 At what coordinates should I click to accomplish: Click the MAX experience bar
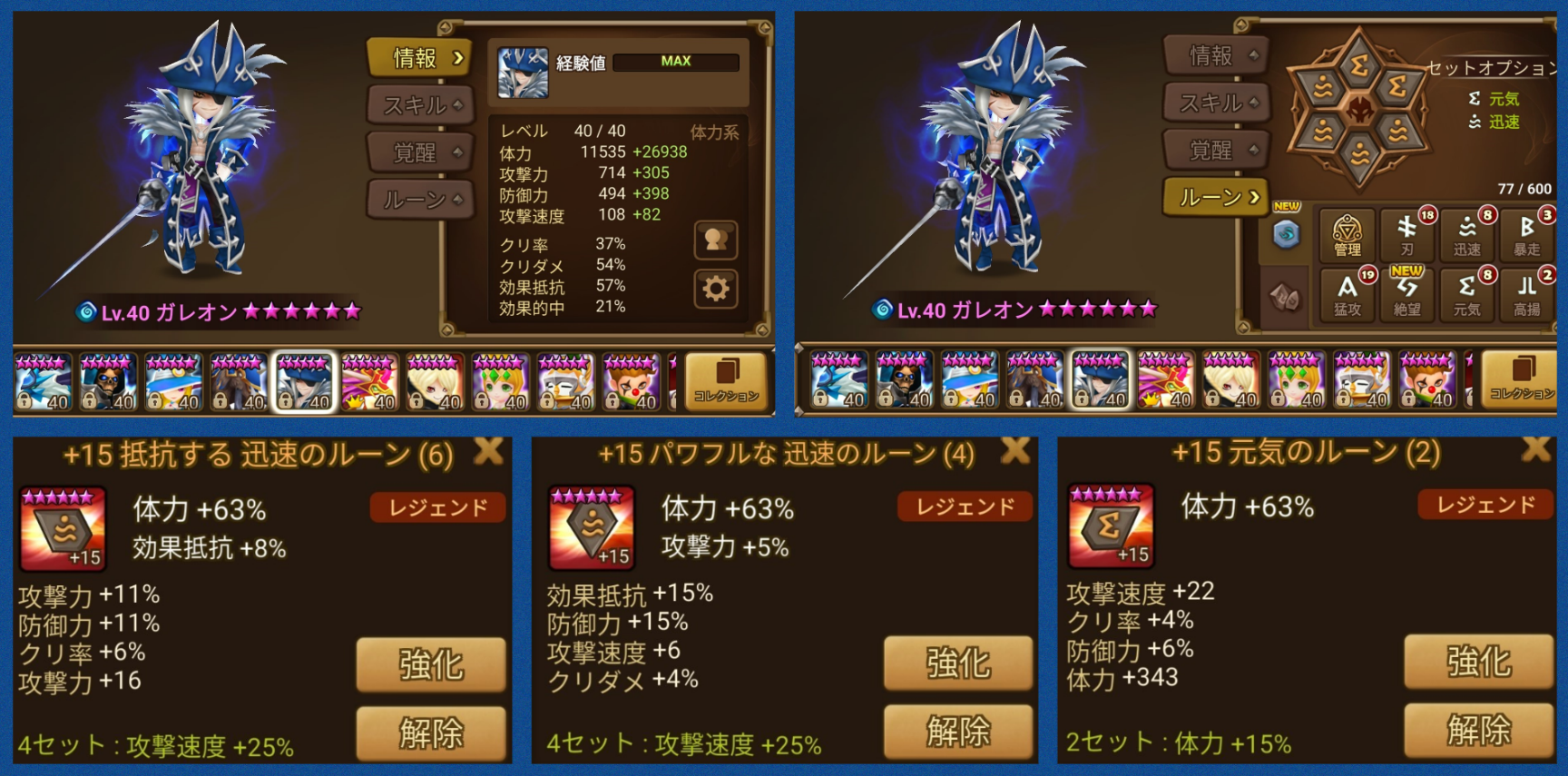pyautogui.click(x=676, y=61)
